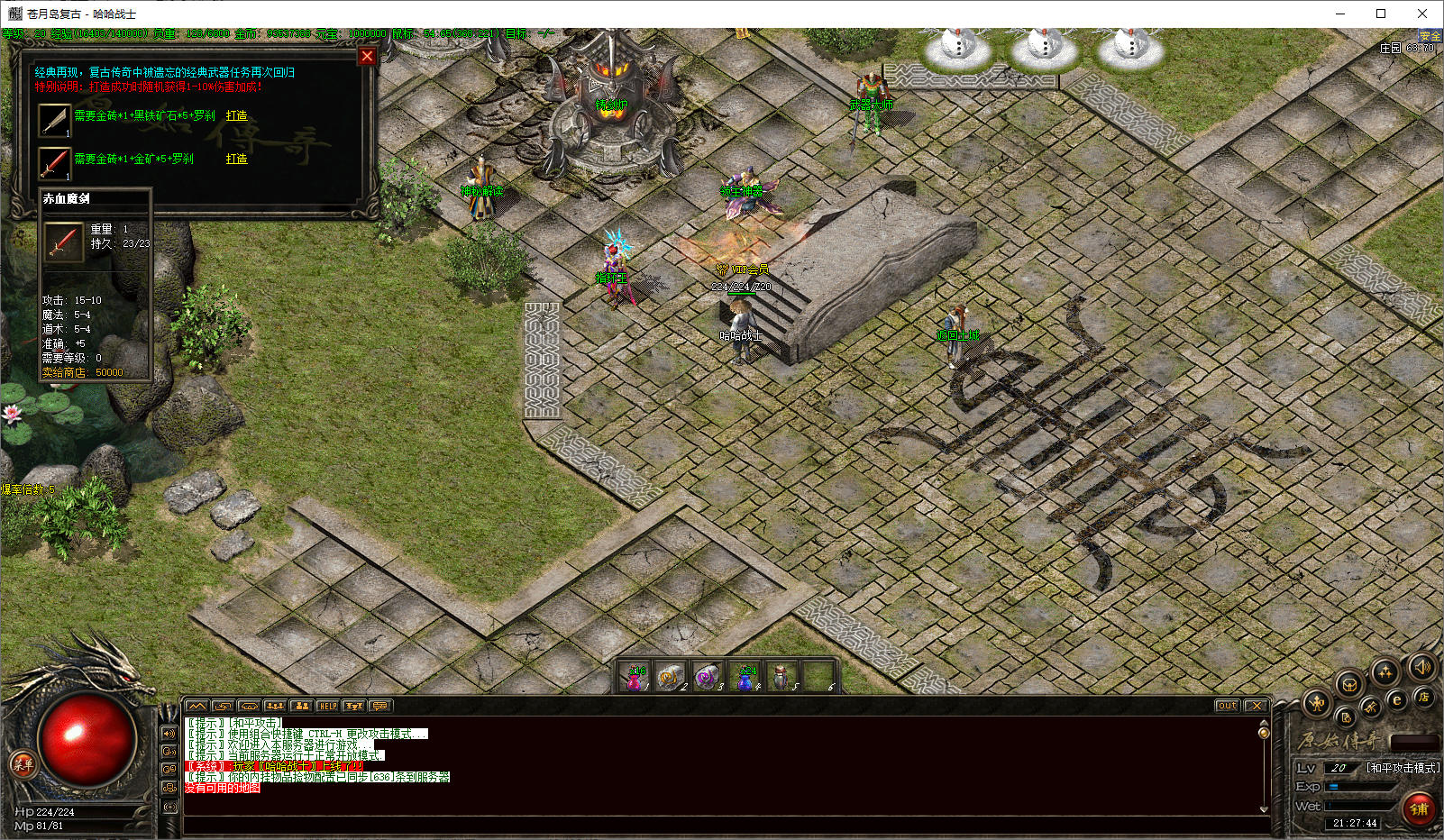Use the purple scroll in hotbar slot 3
This screenshot has width=1444, height=840.
click(708, 677)
